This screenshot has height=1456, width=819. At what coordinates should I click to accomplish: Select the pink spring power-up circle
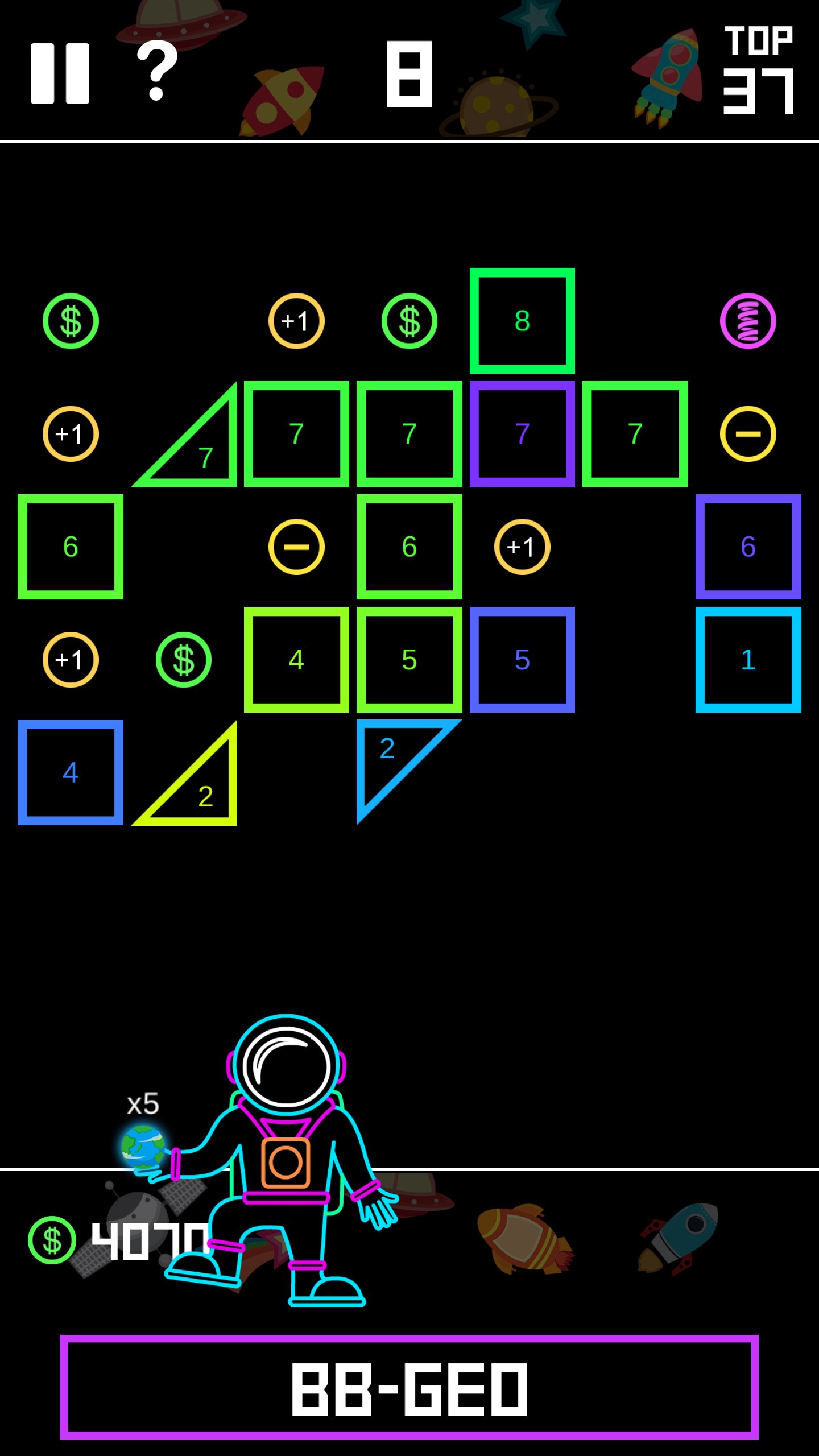(x=748, y=321)
